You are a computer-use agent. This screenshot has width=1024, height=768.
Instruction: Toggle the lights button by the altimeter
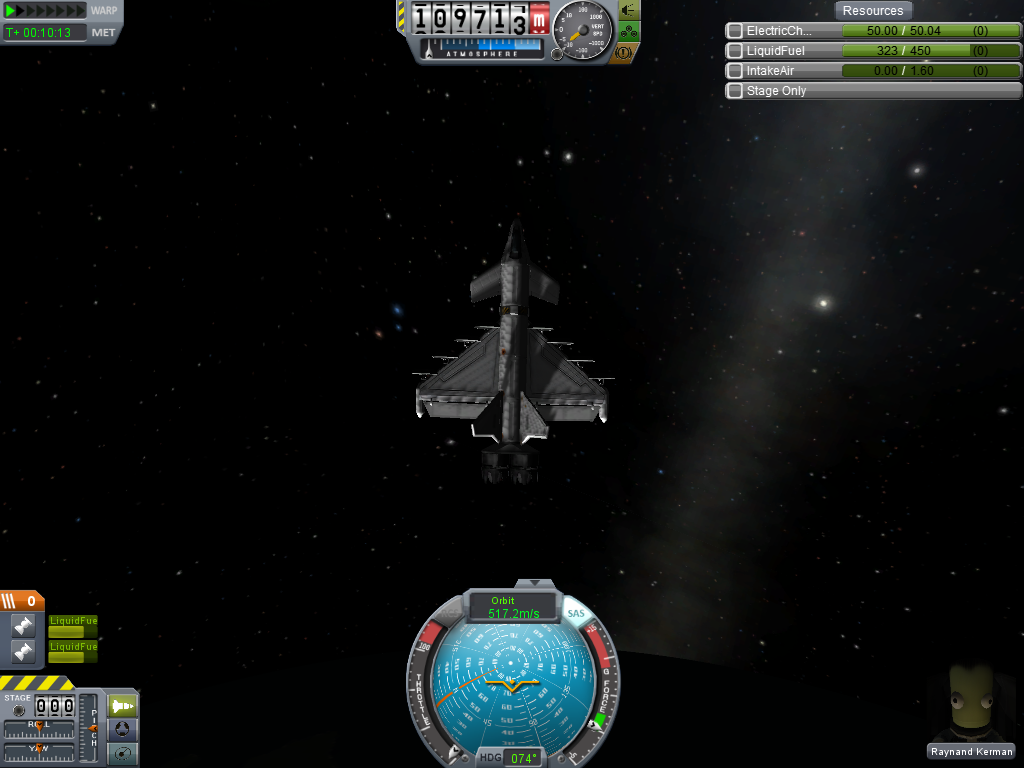coord(629,10)
